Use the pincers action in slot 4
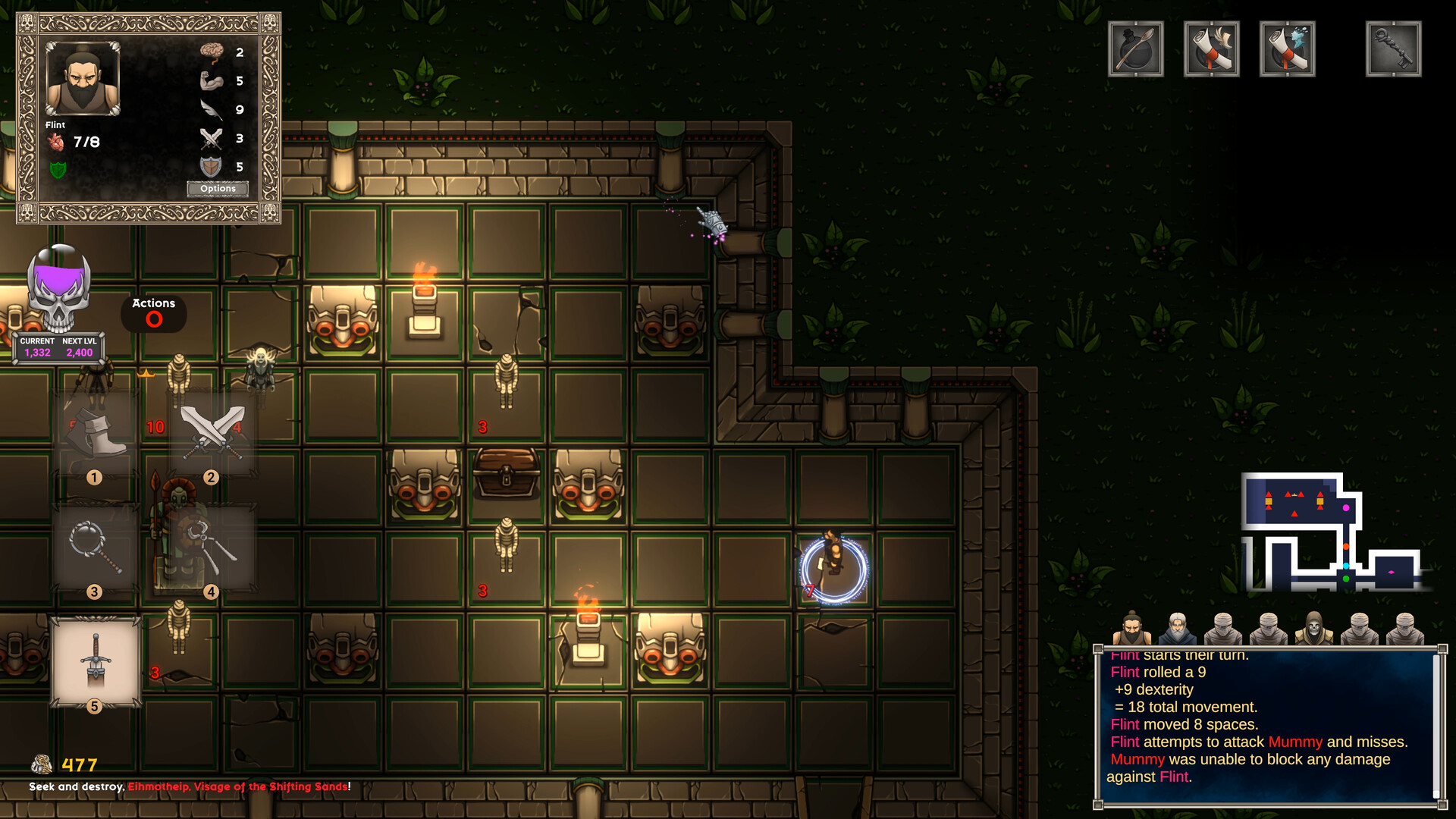Viewport: 1456px width, 819px height. click(212, 548)
